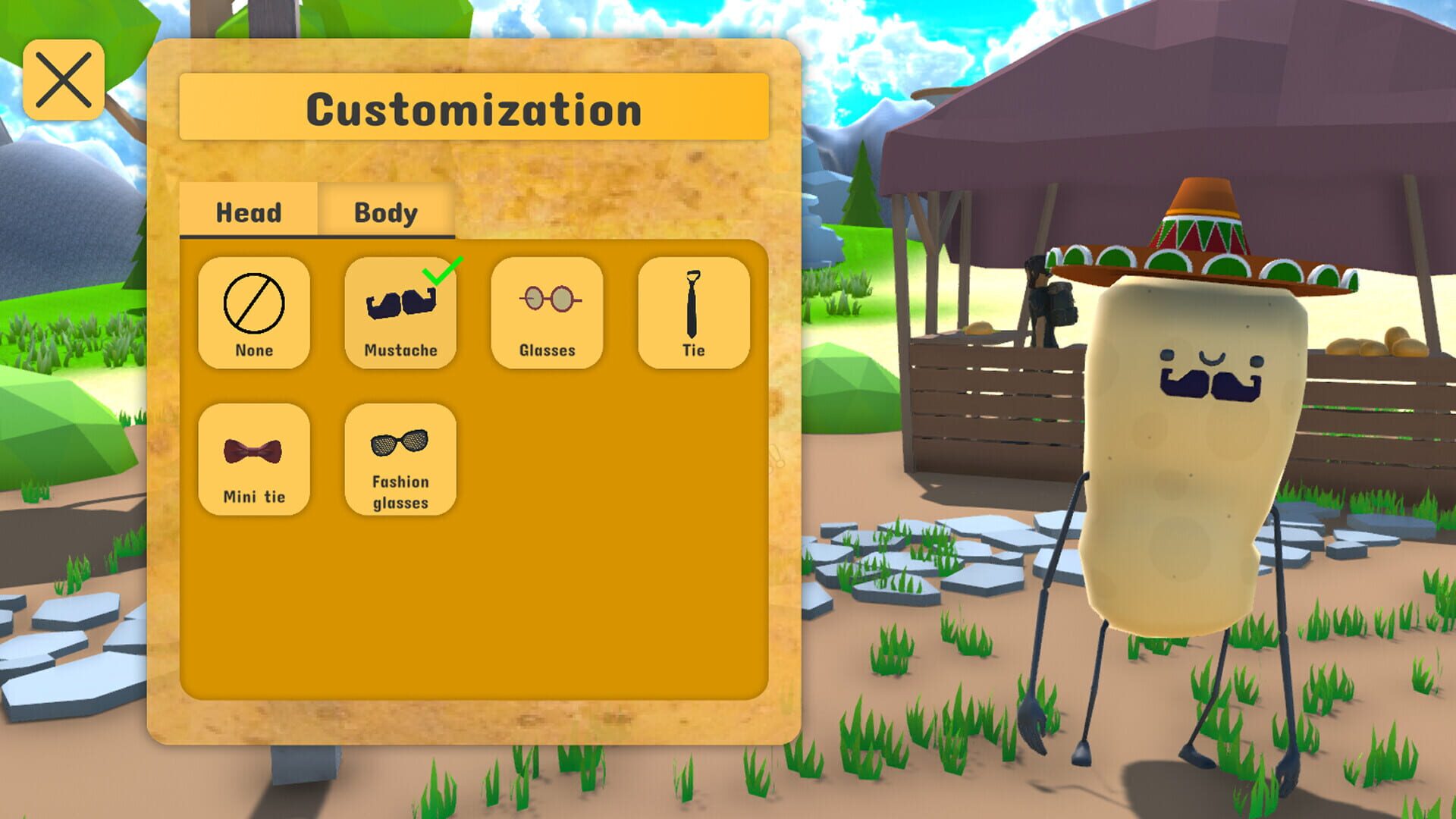Expand the Head accessories panel
This screenshot has width=1456, height=819.
coord(248,212)
